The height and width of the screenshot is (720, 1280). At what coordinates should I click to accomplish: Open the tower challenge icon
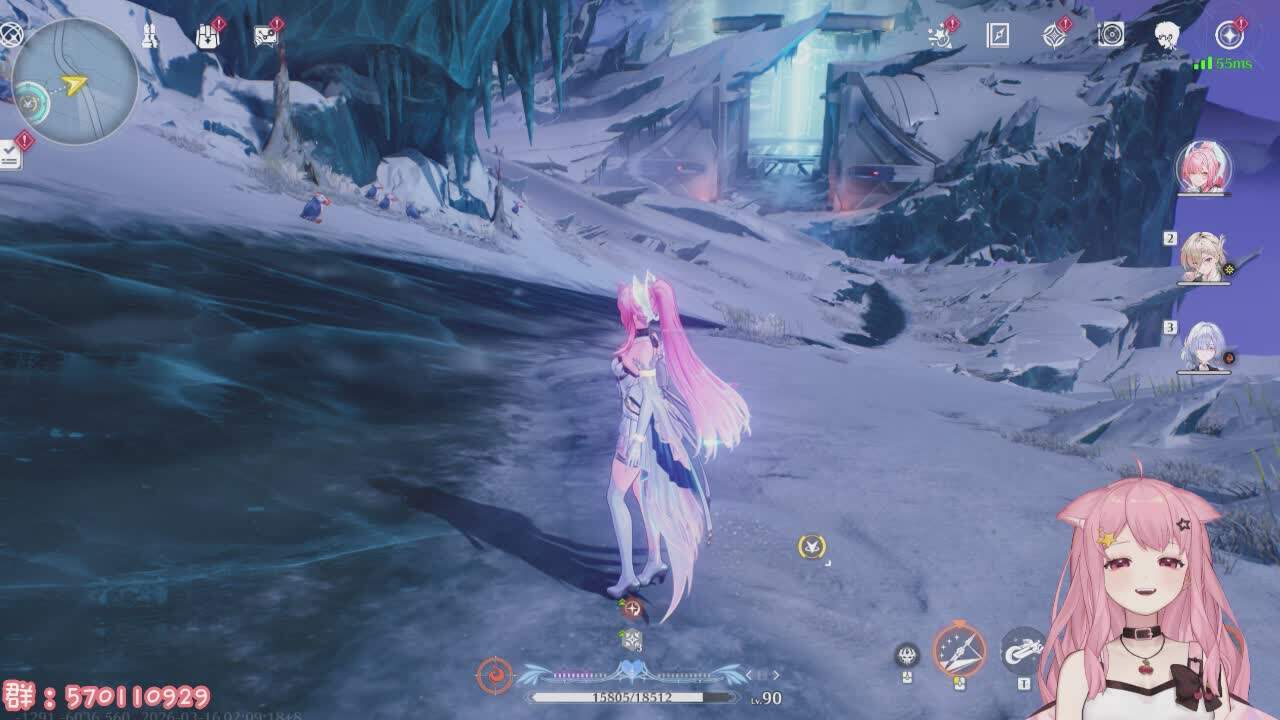(150, 37)
